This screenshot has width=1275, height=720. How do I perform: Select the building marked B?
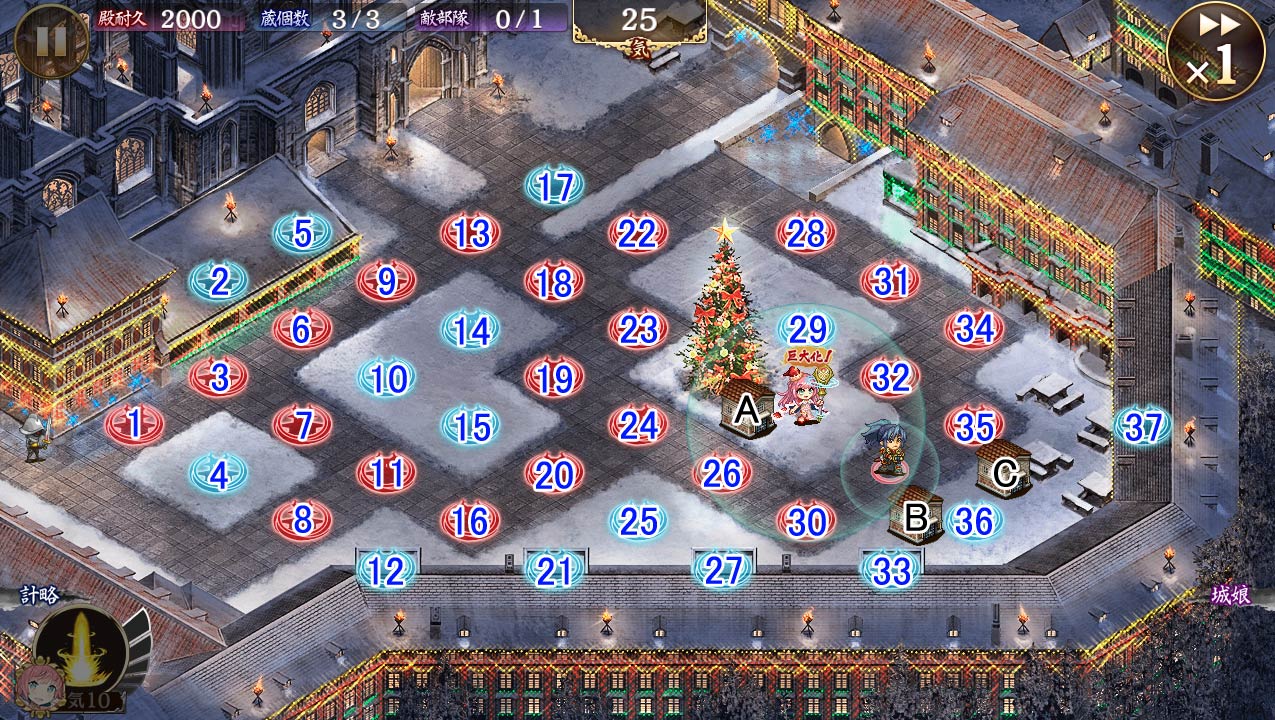tap(915, 515)
